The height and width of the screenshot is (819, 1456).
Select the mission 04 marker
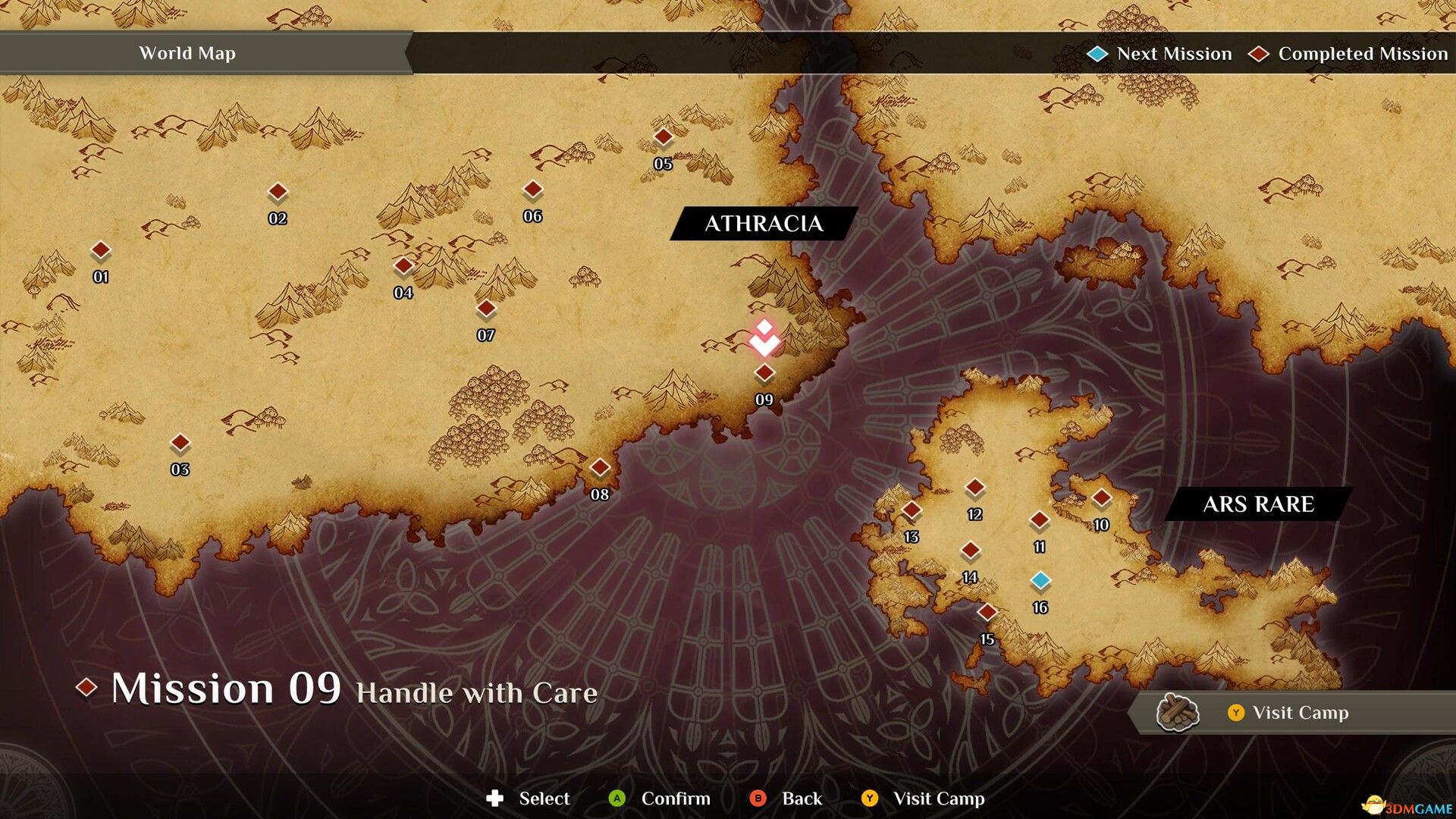tap(403, 265)
